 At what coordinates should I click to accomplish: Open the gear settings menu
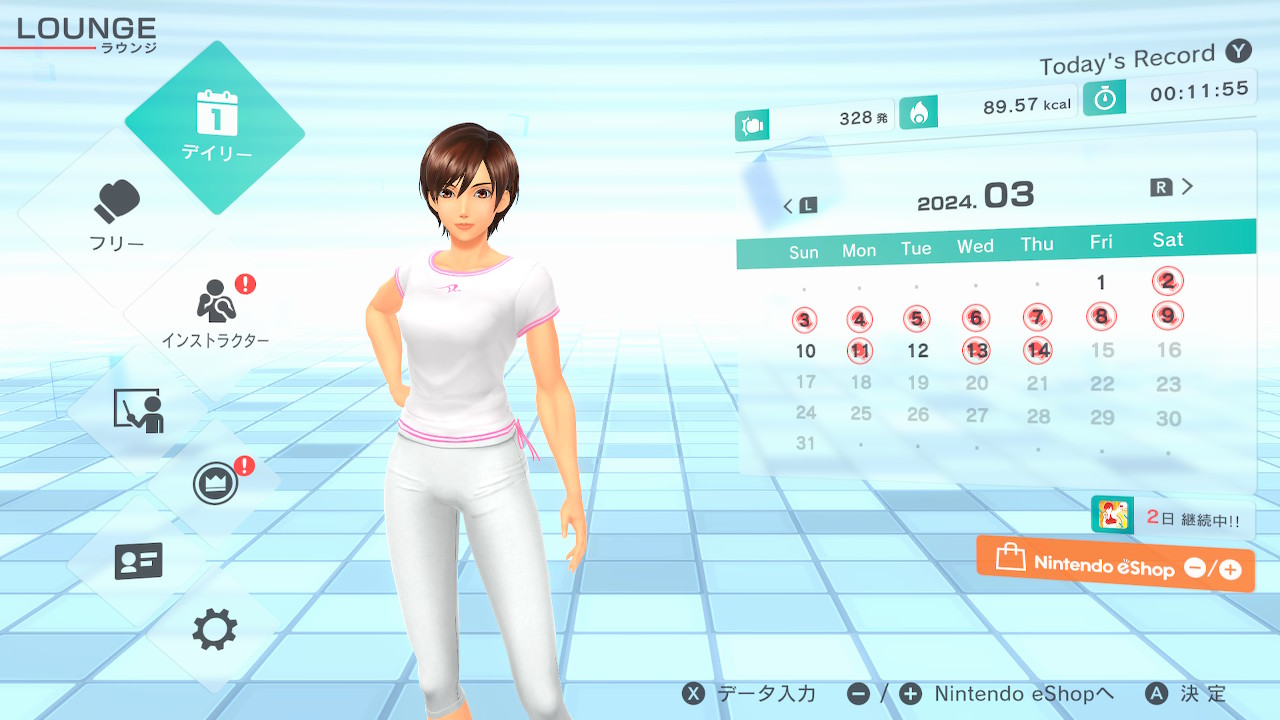pyautogui.click(x=215, y=630)
